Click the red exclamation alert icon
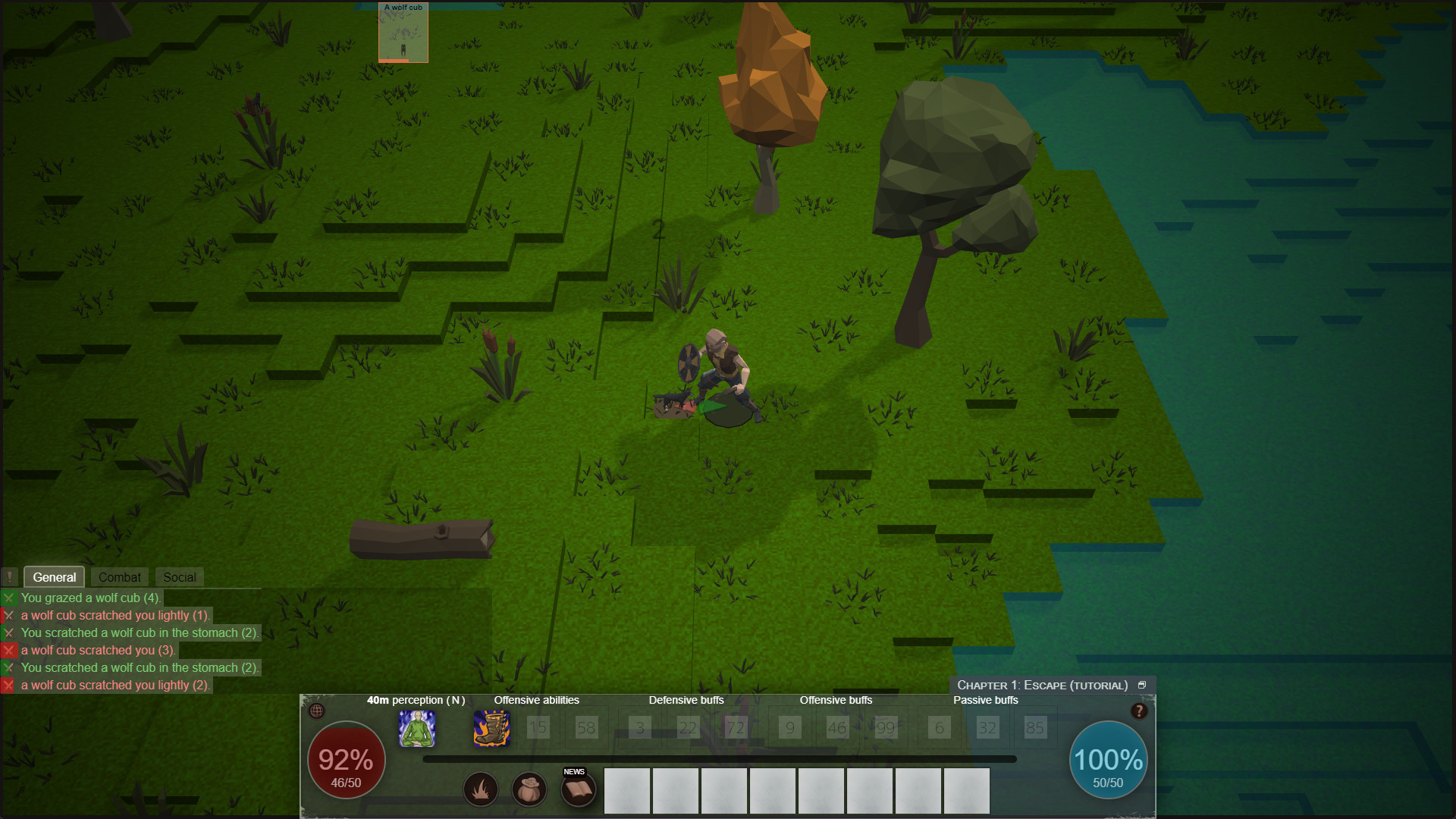Image resolution: width=1456 pixels, height=819 pixels. point(10,576)
